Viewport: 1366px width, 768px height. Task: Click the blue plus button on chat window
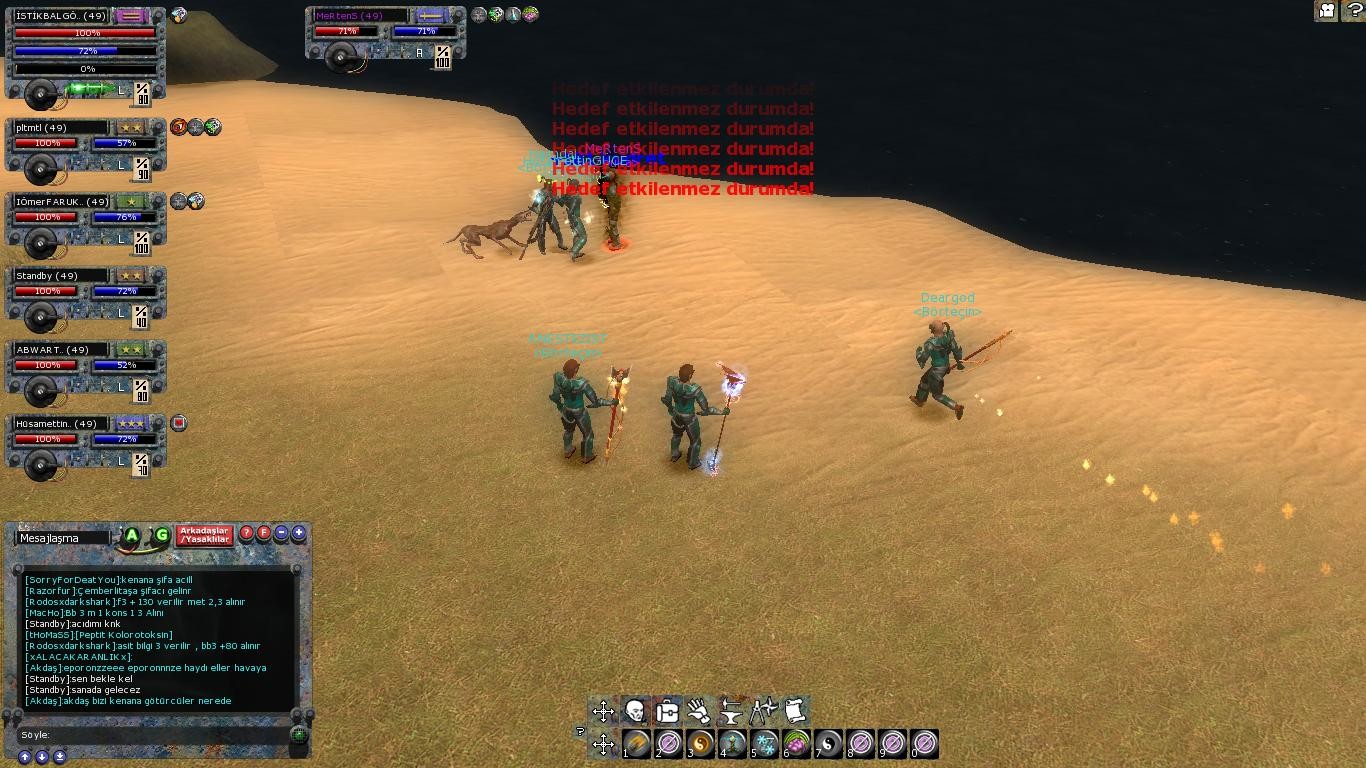[x=298, y=533]
